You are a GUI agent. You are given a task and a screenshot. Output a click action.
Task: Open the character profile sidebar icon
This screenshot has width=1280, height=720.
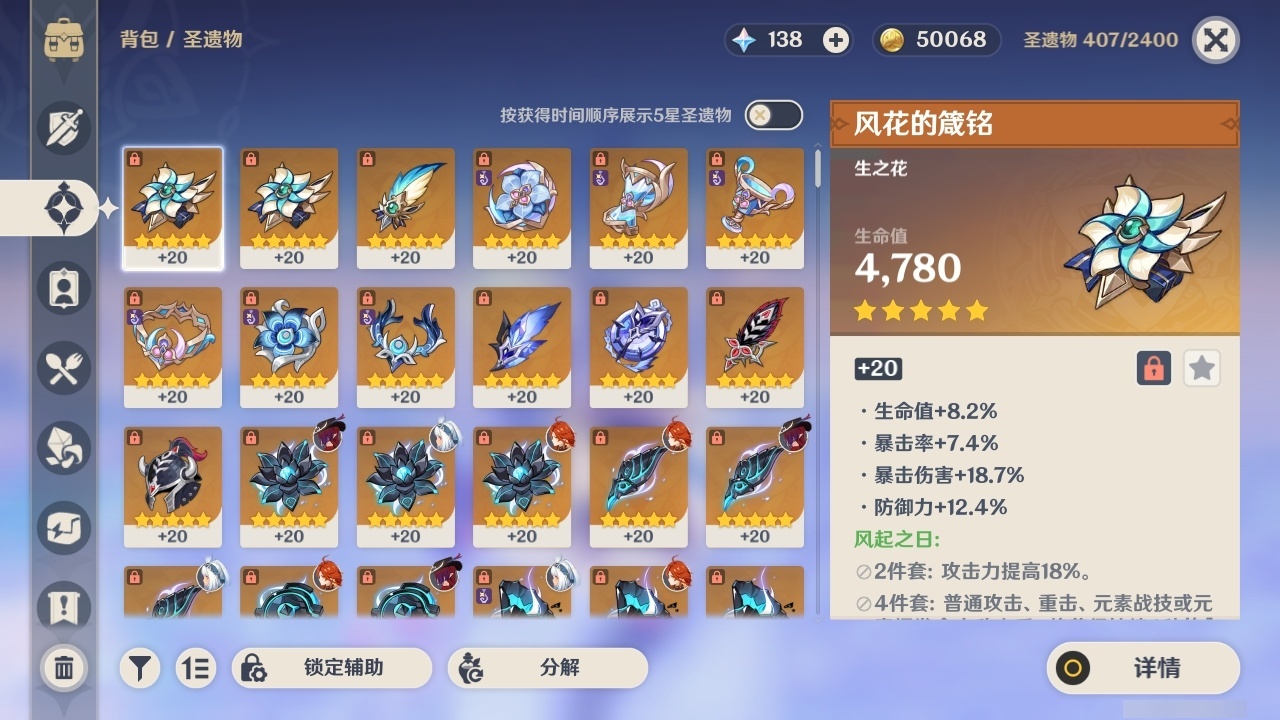tap(64, 288)
